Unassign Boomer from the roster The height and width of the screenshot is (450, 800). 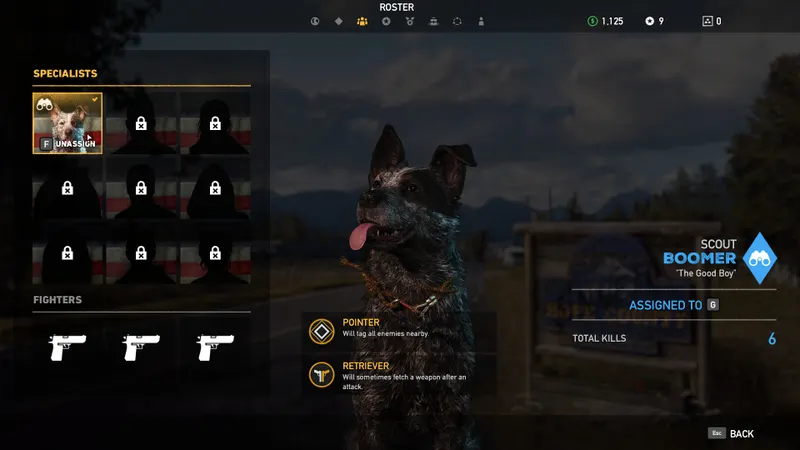click(70, 144)
